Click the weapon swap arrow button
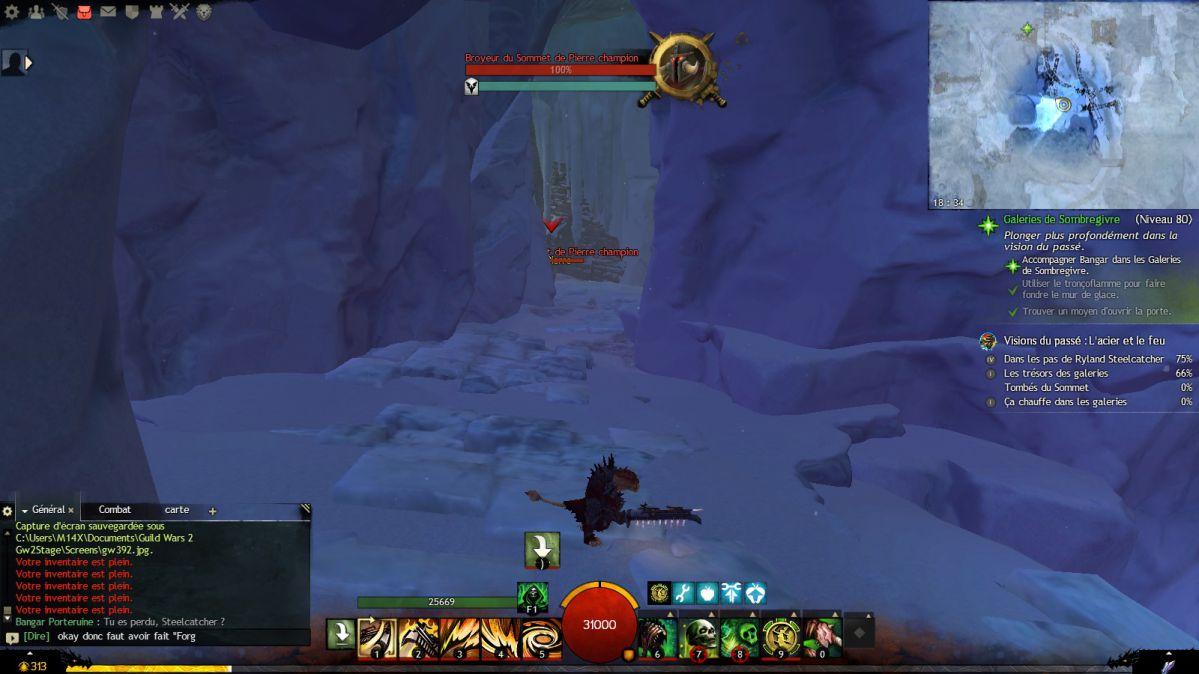 coord(341,634)
